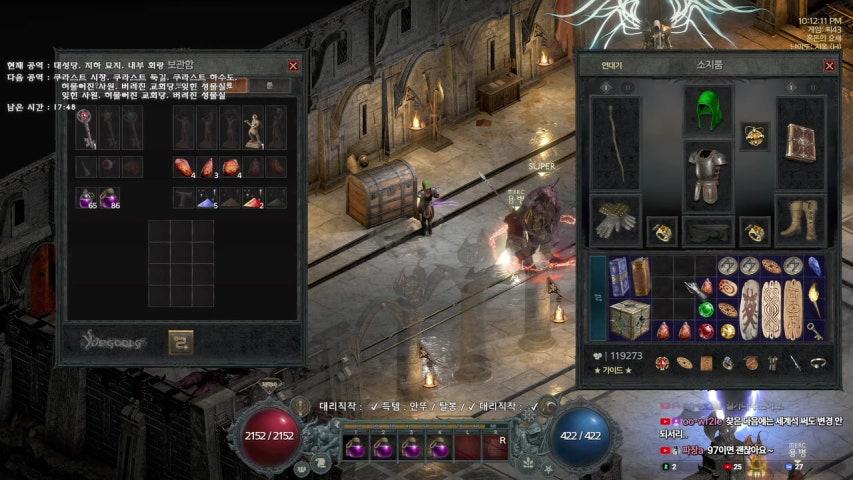Viewport: 853px width, 480px height.
Task: Select the purple potion stack of 65
Action: (x=87, y=199)
